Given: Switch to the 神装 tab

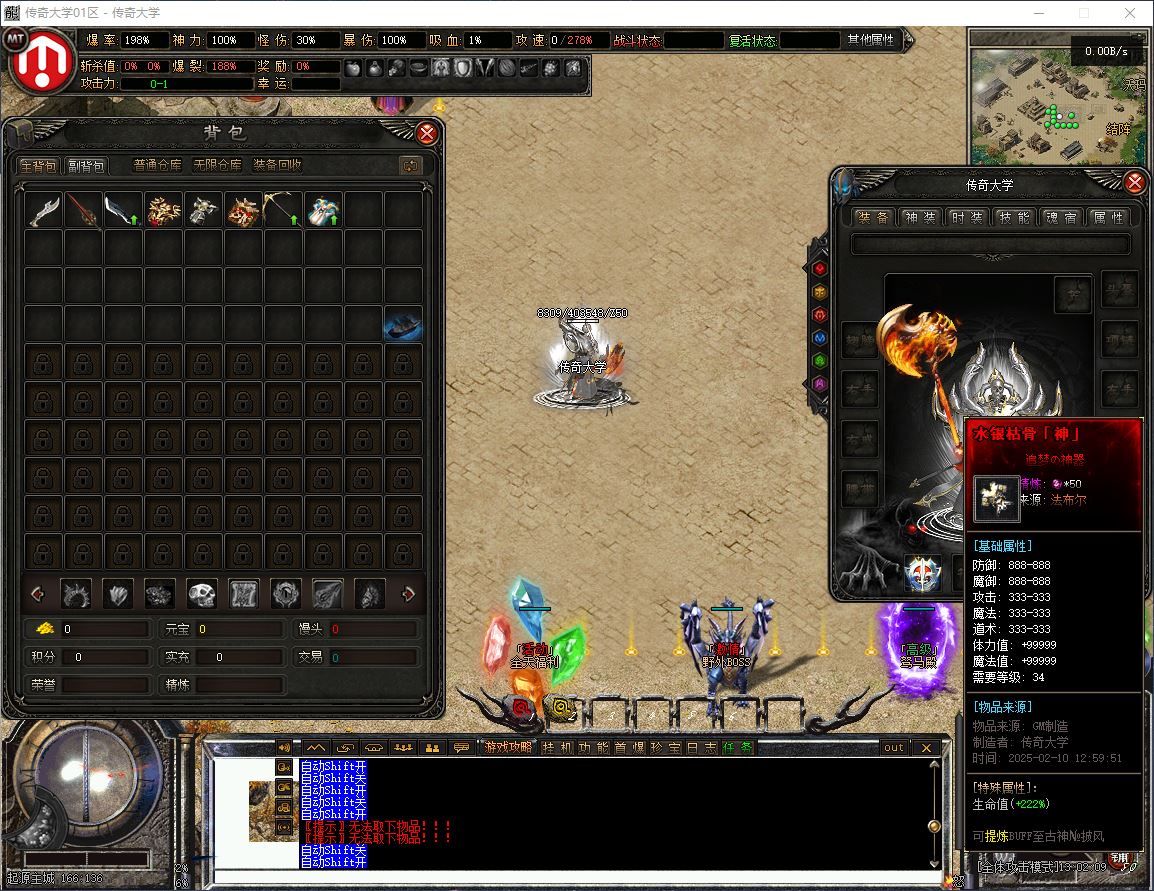Looking at the screenshot, I should click(920, 217).
